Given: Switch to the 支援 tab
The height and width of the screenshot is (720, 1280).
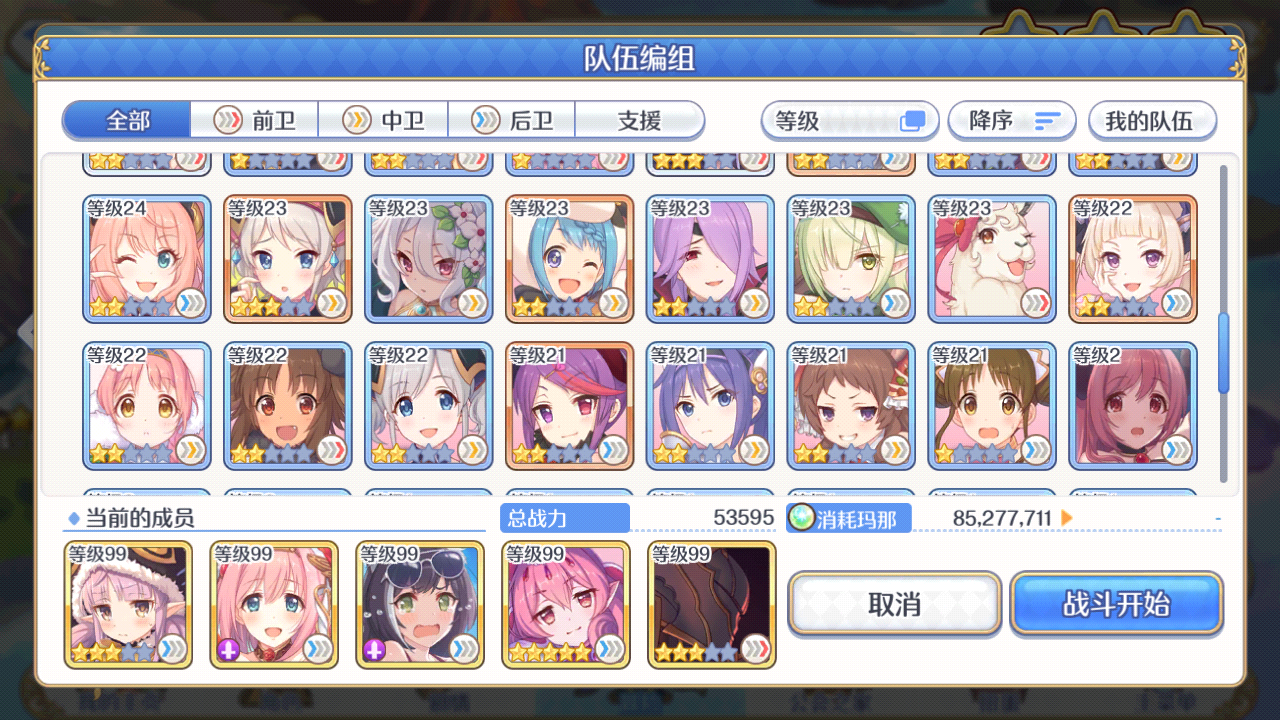Looking at the screenshot, I should [638, 119].
